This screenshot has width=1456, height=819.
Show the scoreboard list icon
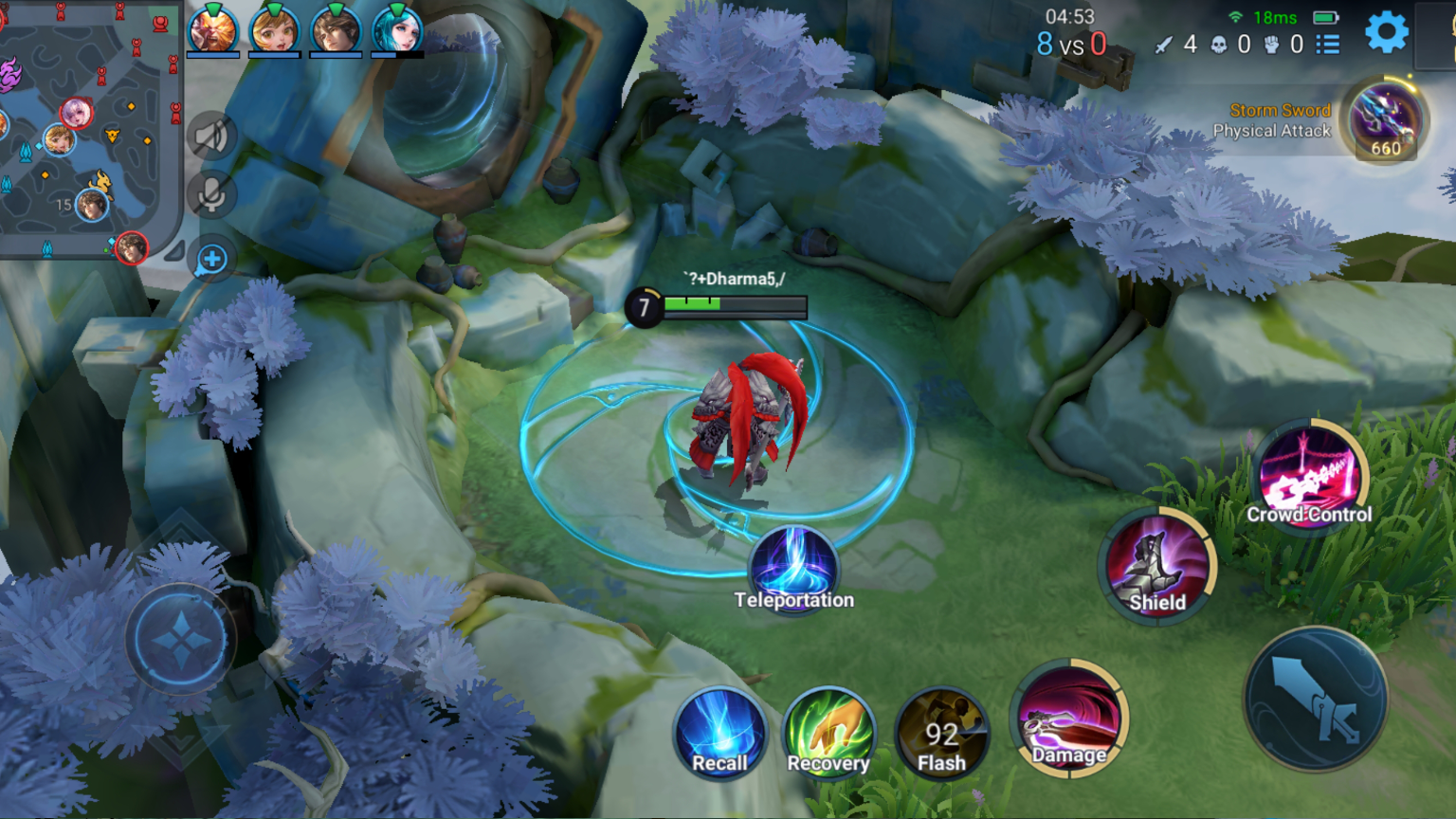click(x=1328, y=45)
